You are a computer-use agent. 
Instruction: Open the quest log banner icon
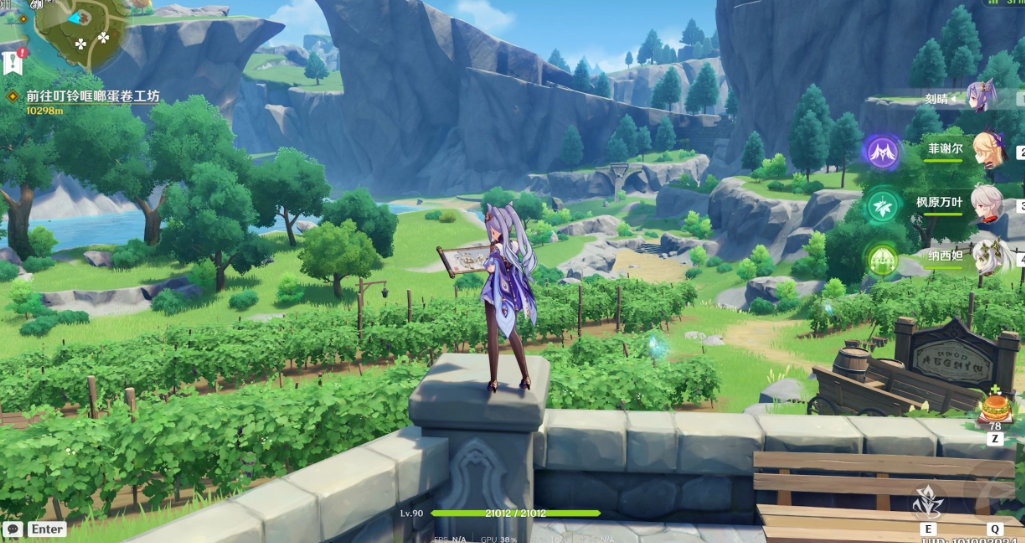tap(13, 62)
